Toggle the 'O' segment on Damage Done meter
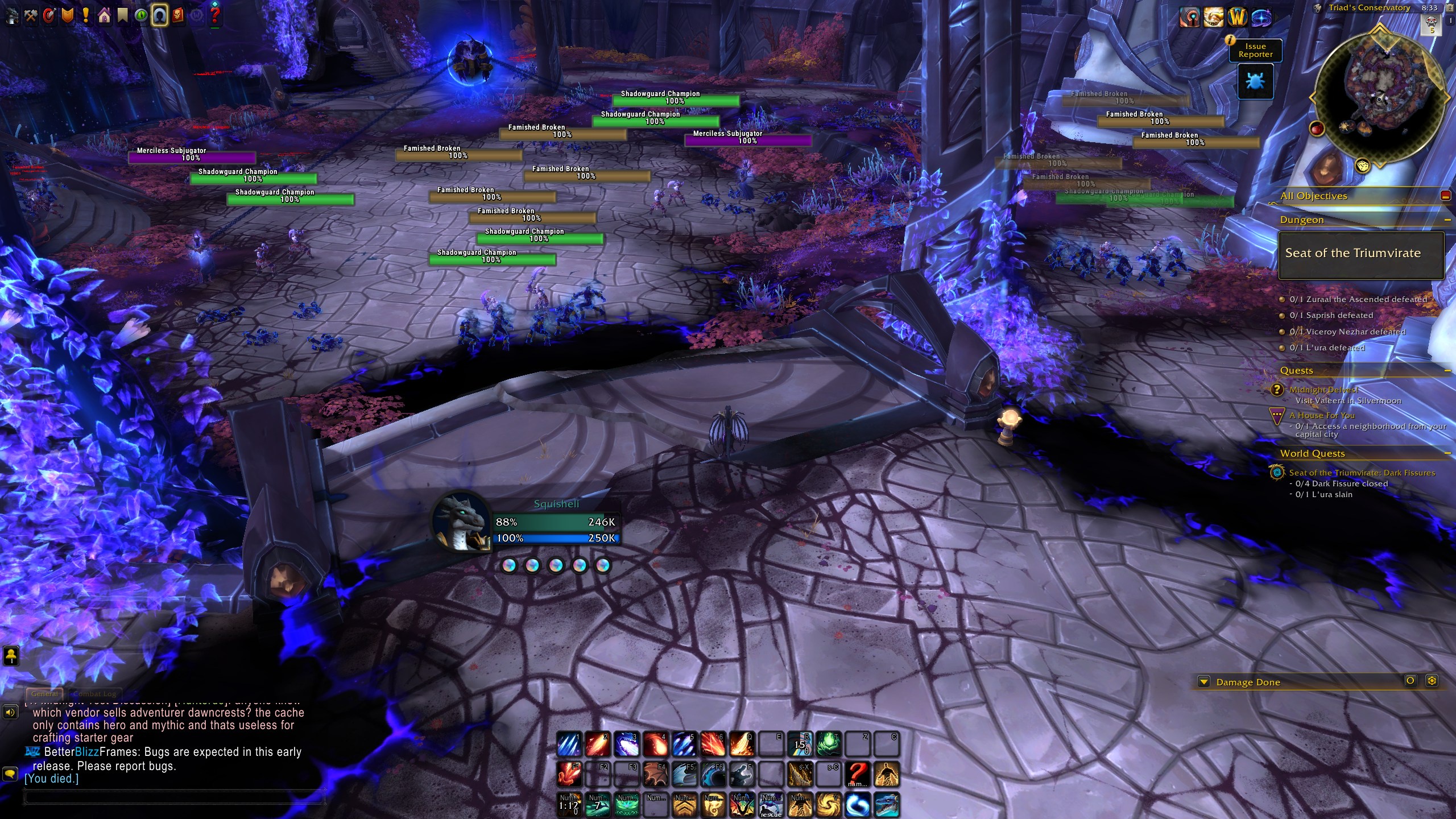 click(1411, 682)
